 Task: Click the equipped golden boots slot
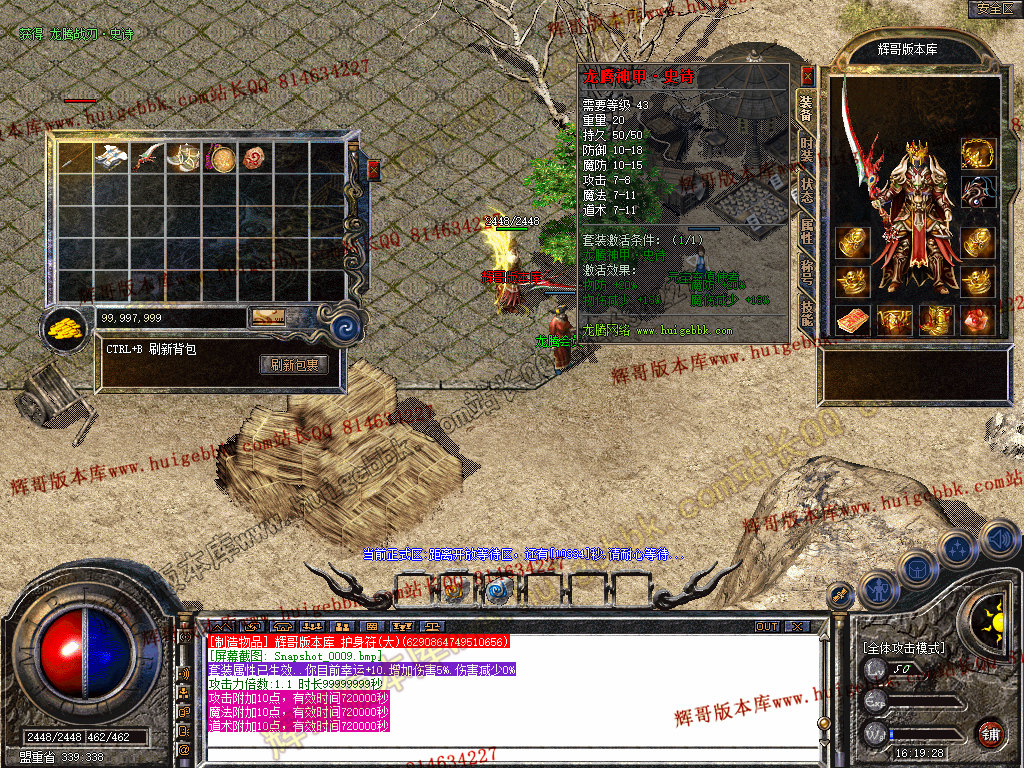[x=936, y=320]
